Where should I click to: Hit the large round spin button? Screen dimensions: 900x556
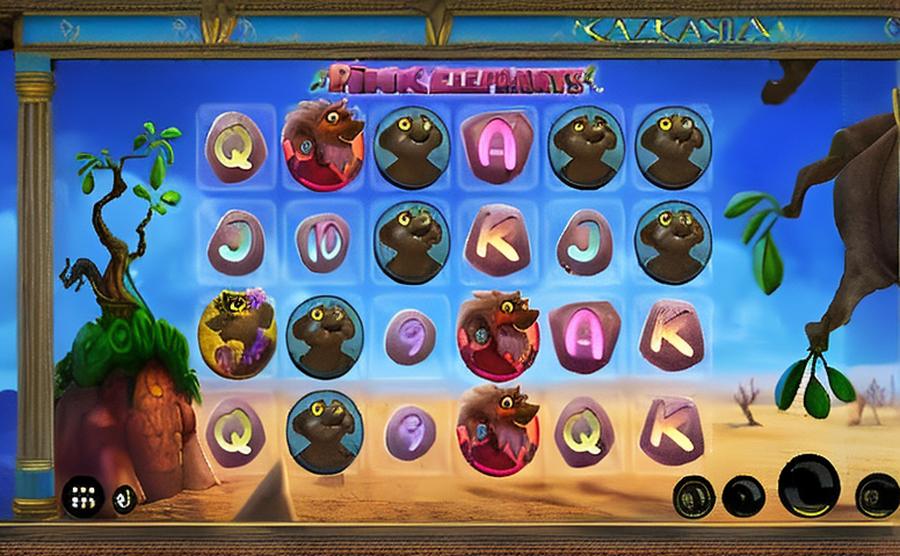click(x=808, y=487)
